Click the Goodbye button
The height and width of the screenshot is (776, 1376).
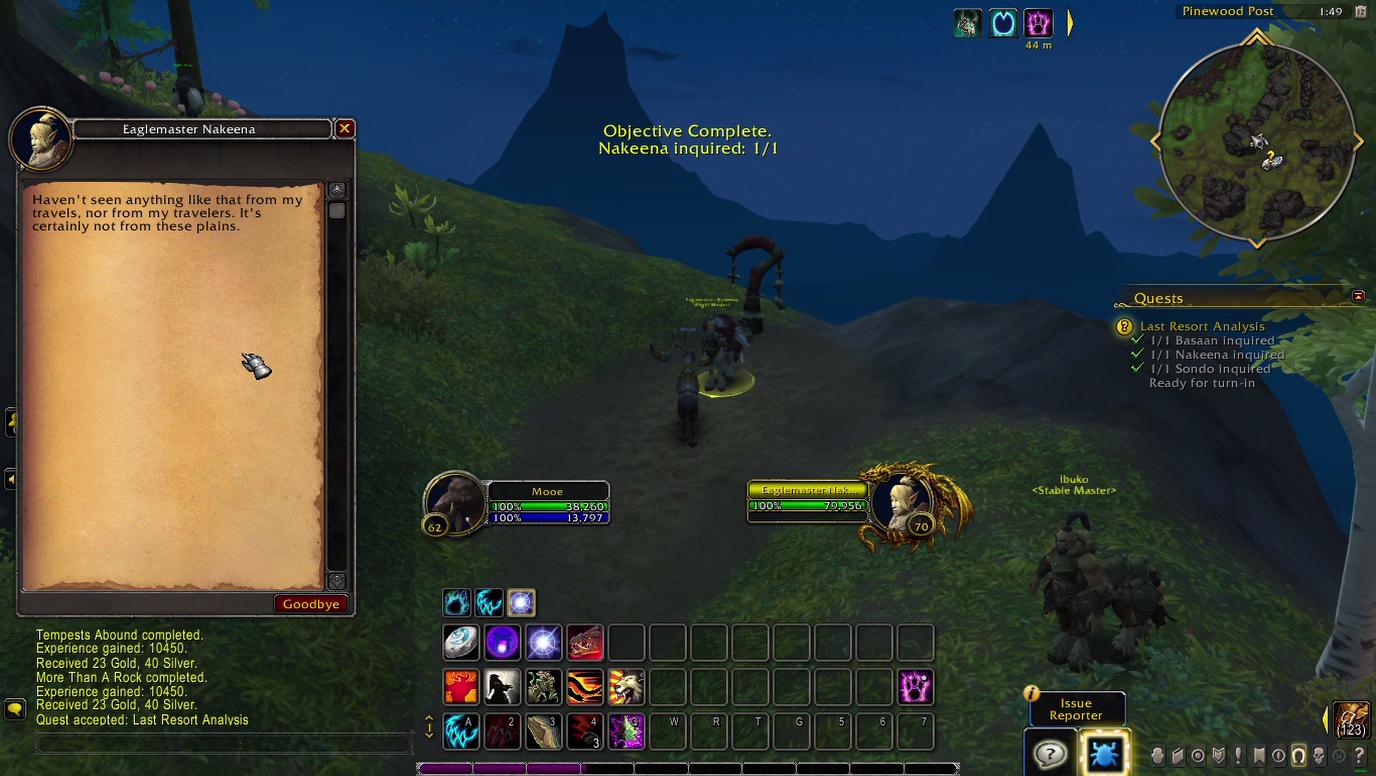(311, 604)
